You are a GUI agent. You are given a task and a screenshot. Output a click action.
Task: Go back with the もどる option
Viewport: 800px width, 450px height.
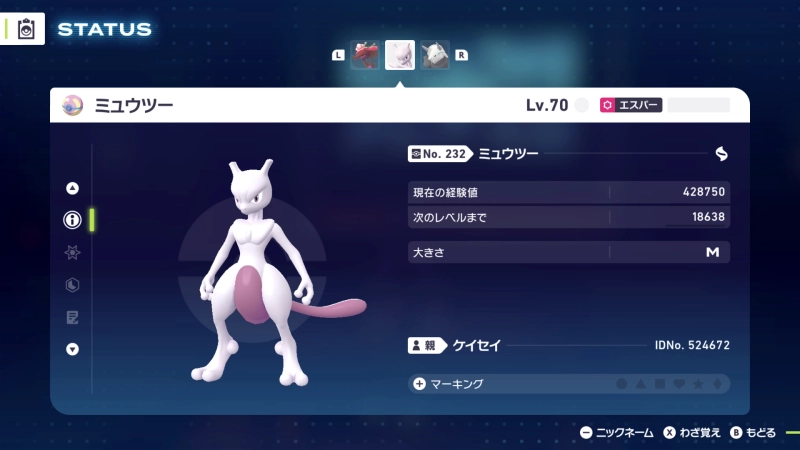click(753, 433)
